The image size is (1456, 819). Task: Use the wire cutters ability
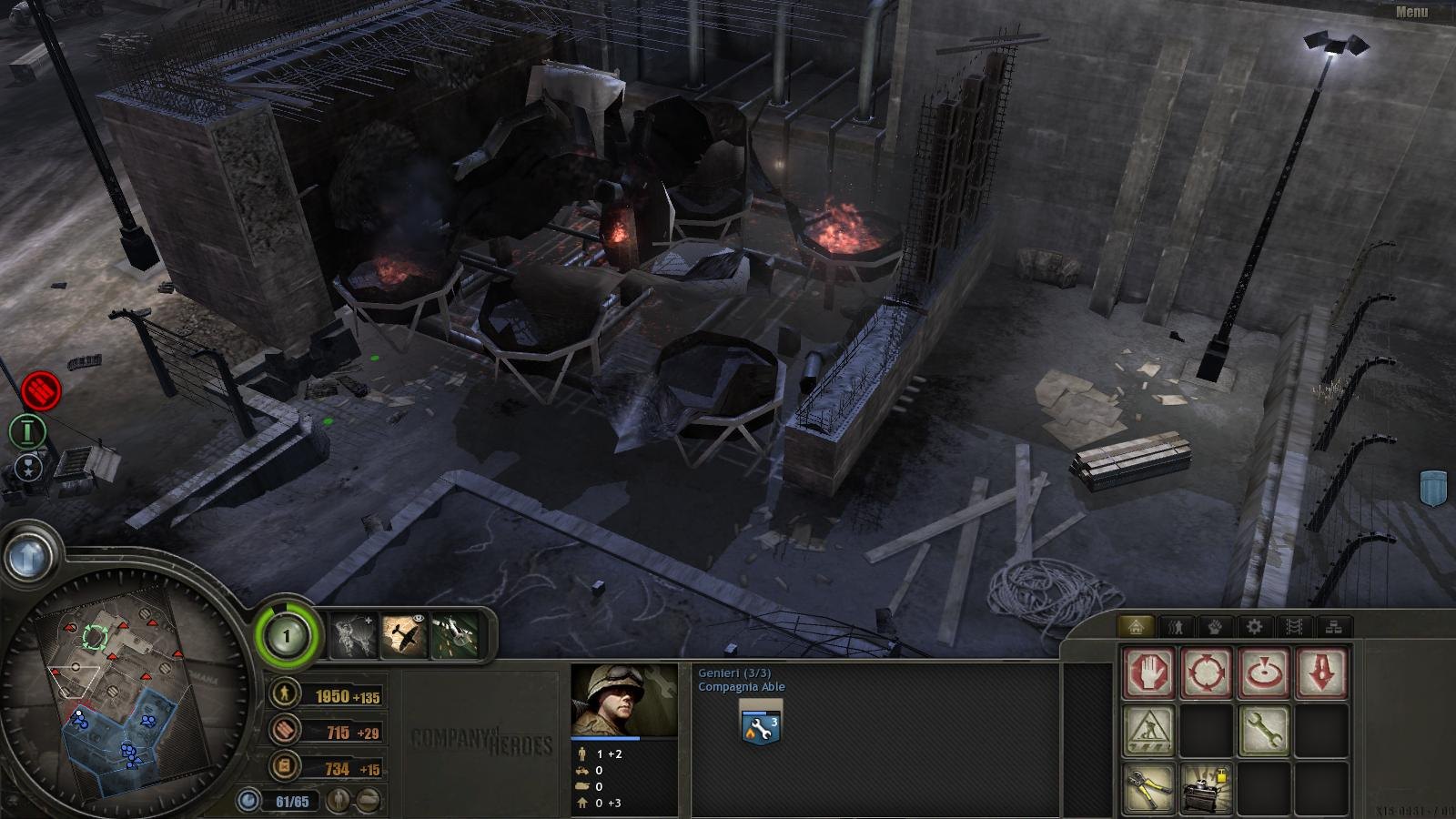pyautogui.click(x=1148, y=787)
